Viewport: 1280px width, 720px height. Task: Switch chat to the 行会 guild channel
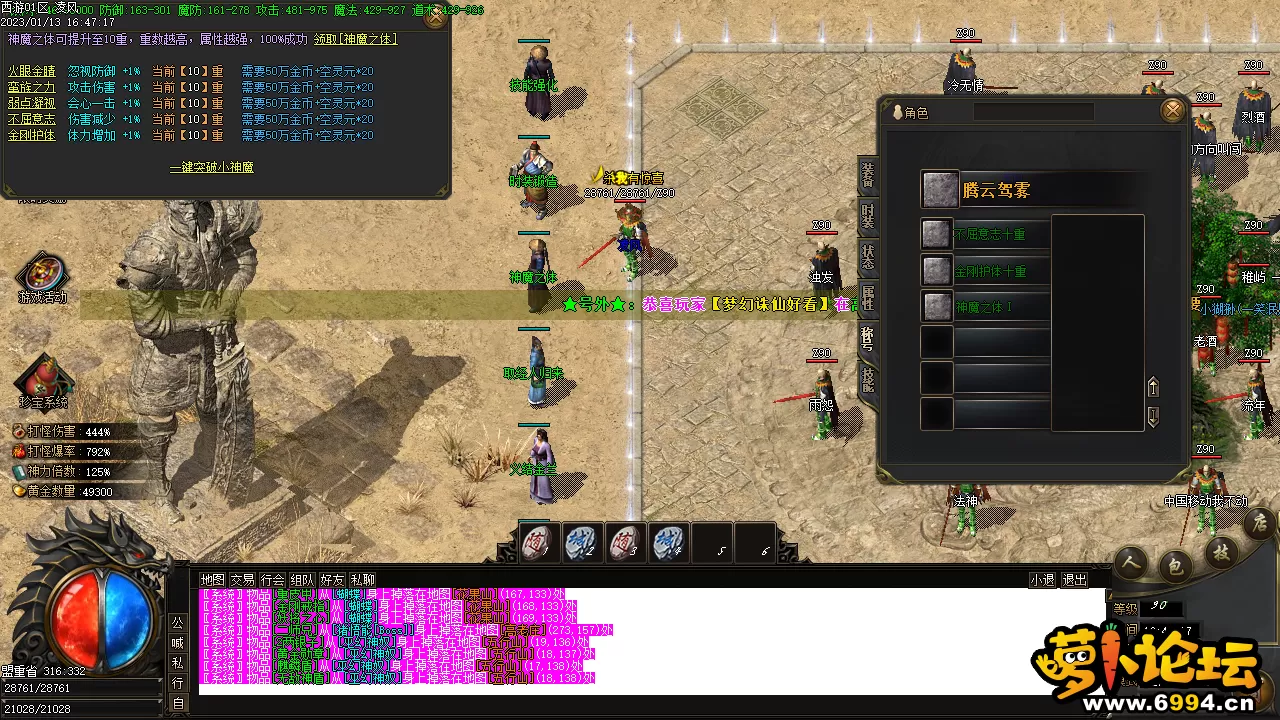272,580
